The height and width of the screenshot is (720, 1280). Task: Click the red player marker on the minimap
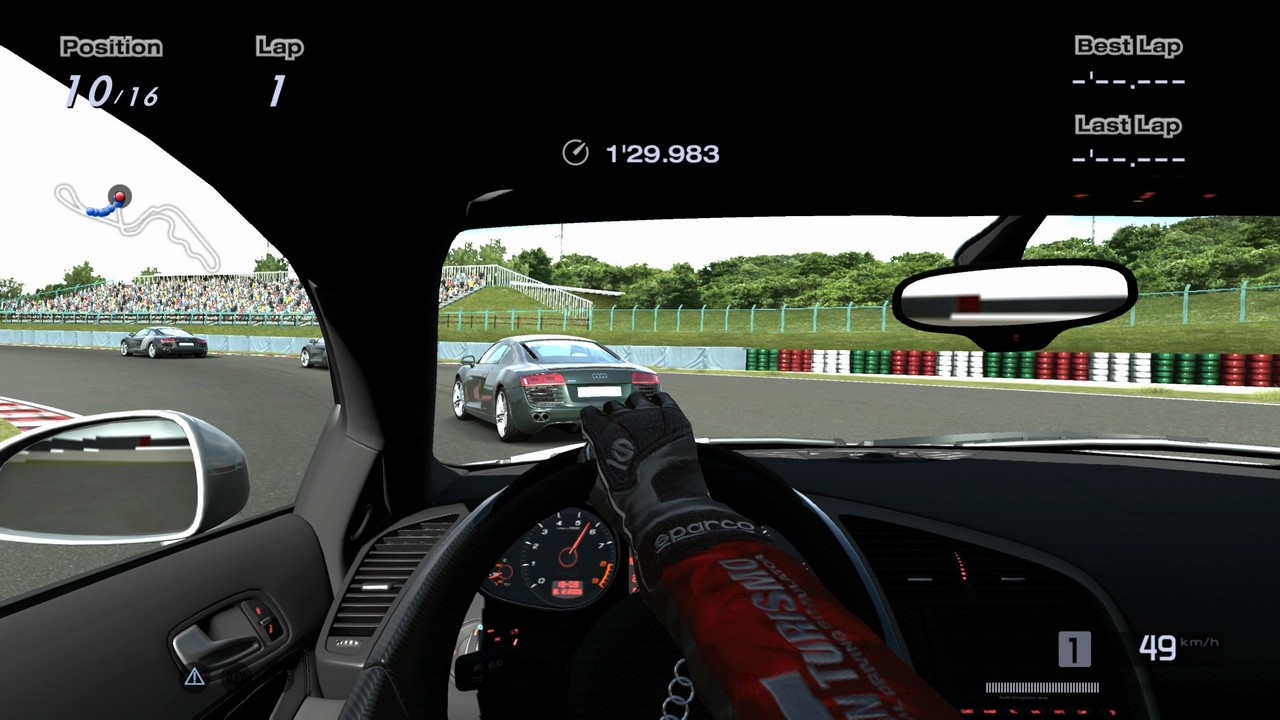point(120,195)
